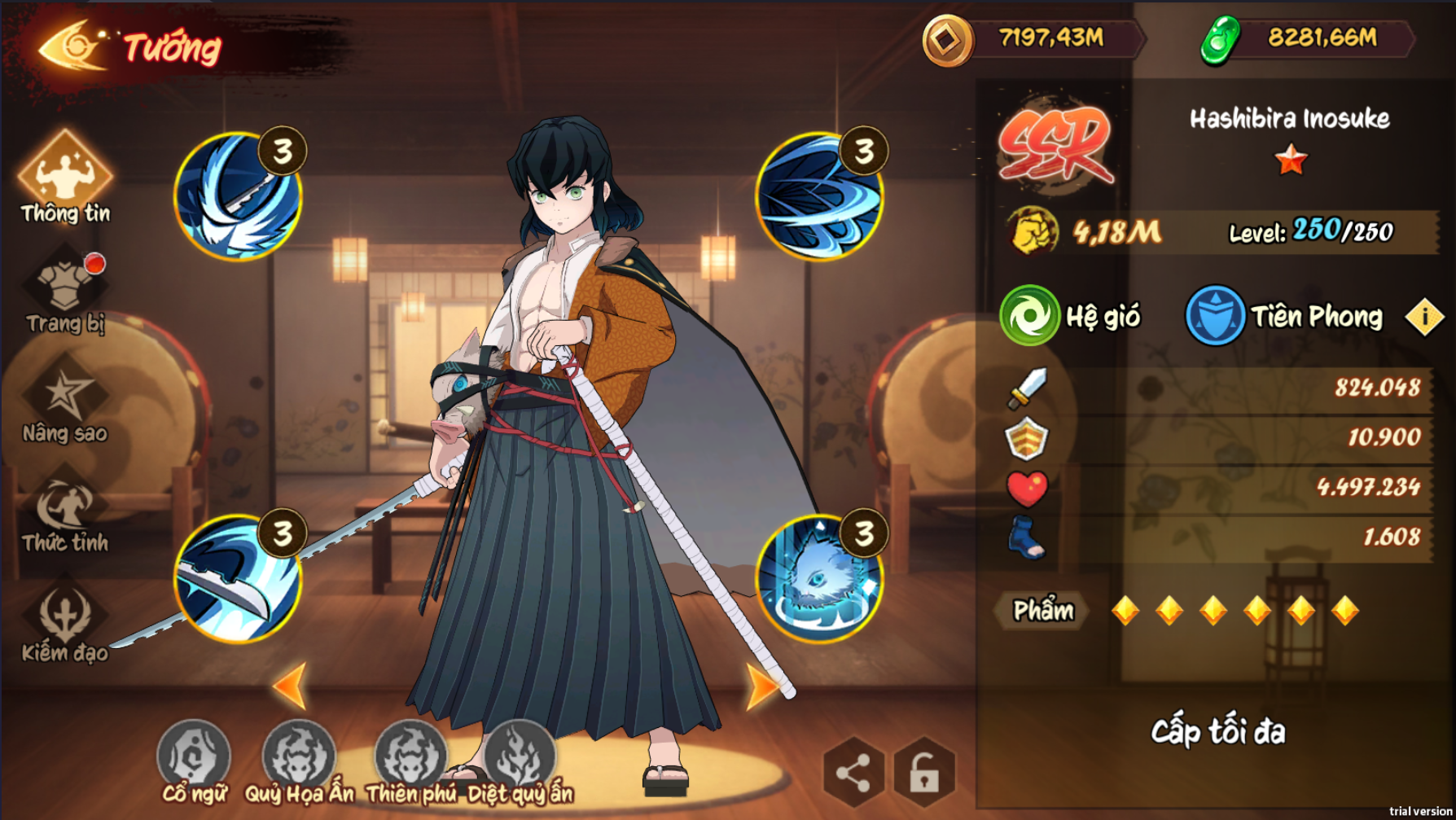The image size is (1456, 820).
Task: Open the Kiếm đạo tab
Action: [x=65, y=621]
